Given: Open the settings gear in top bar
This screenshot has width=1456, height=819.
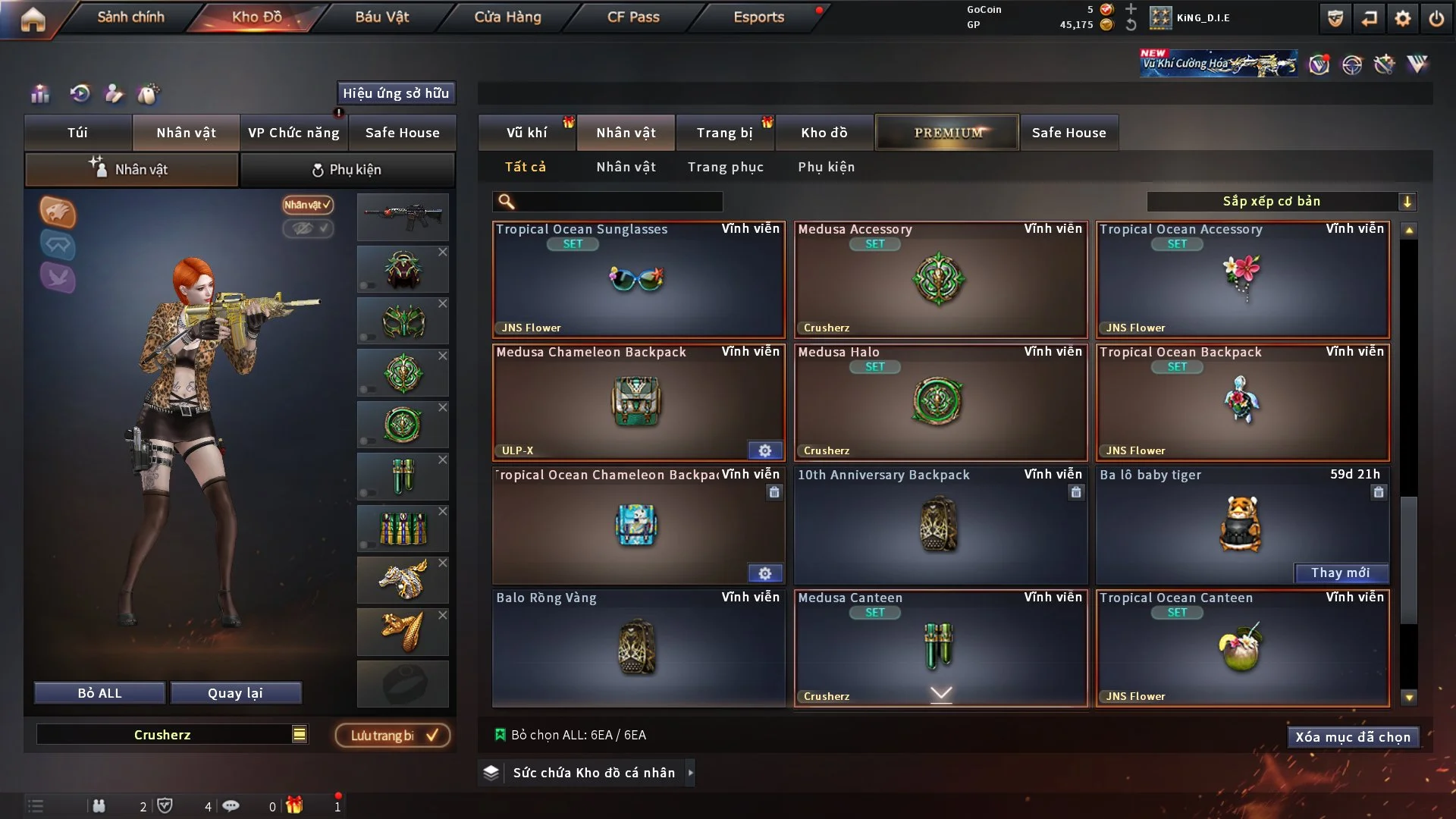Looking at the screenshot, I should tap(1402, 18).
